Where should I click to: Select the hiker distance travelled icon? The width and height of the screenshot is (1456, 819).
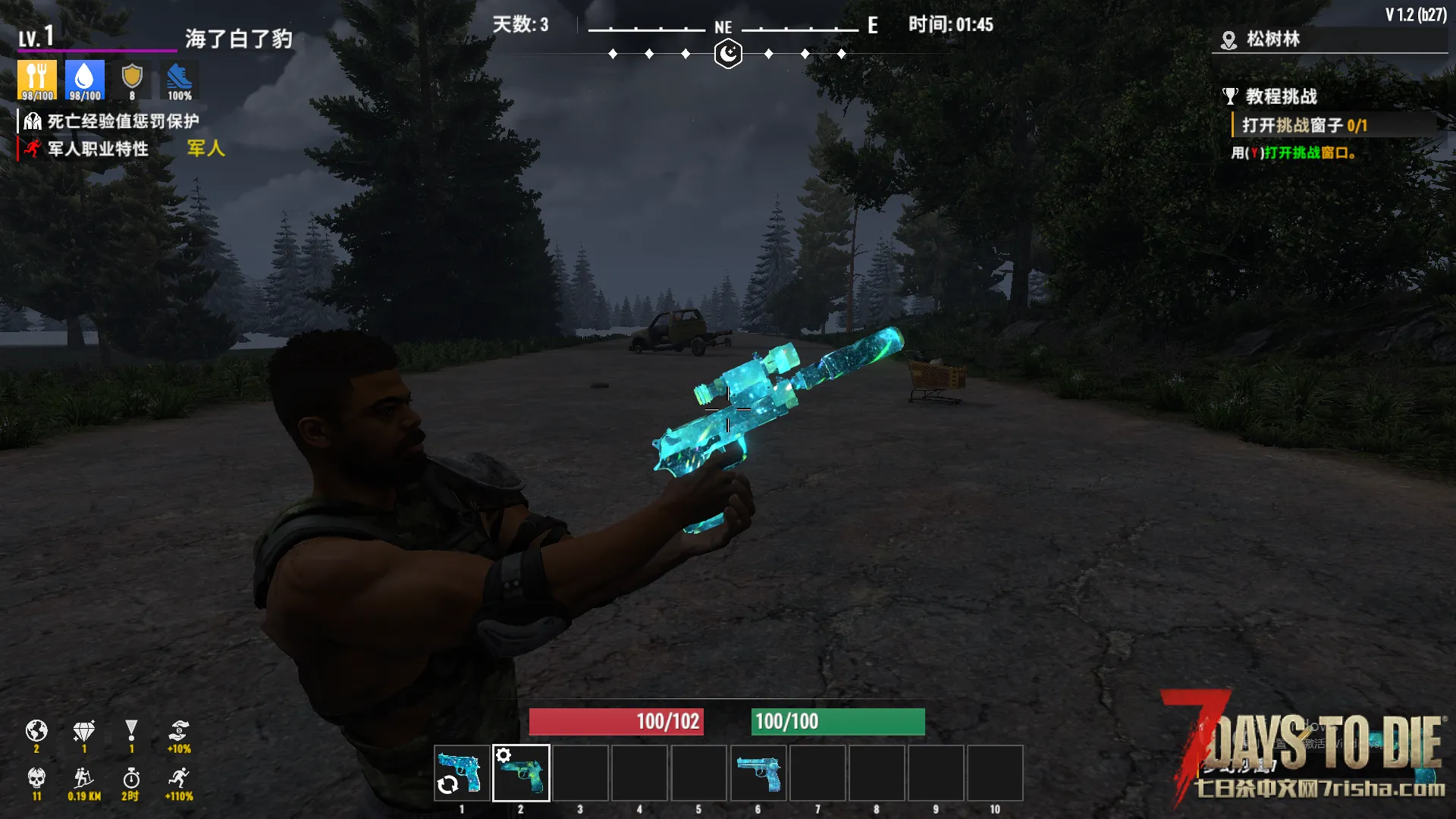84,779
